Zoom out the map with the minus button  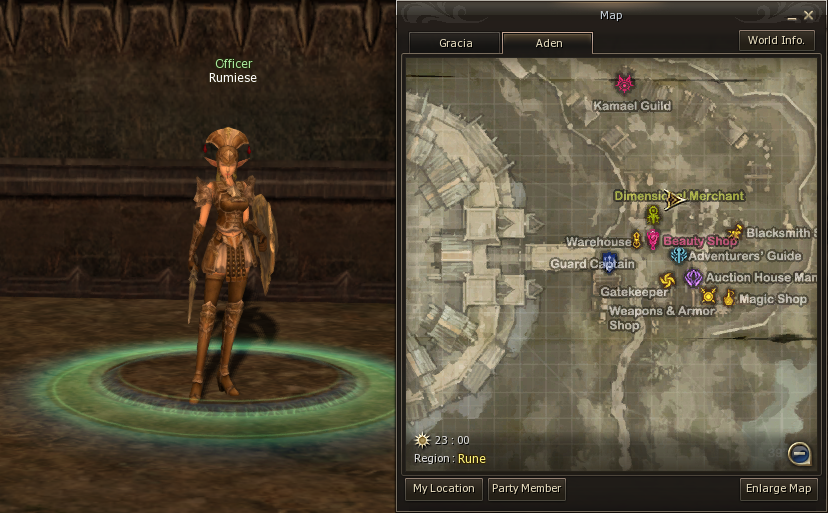[x=798, y=454]
